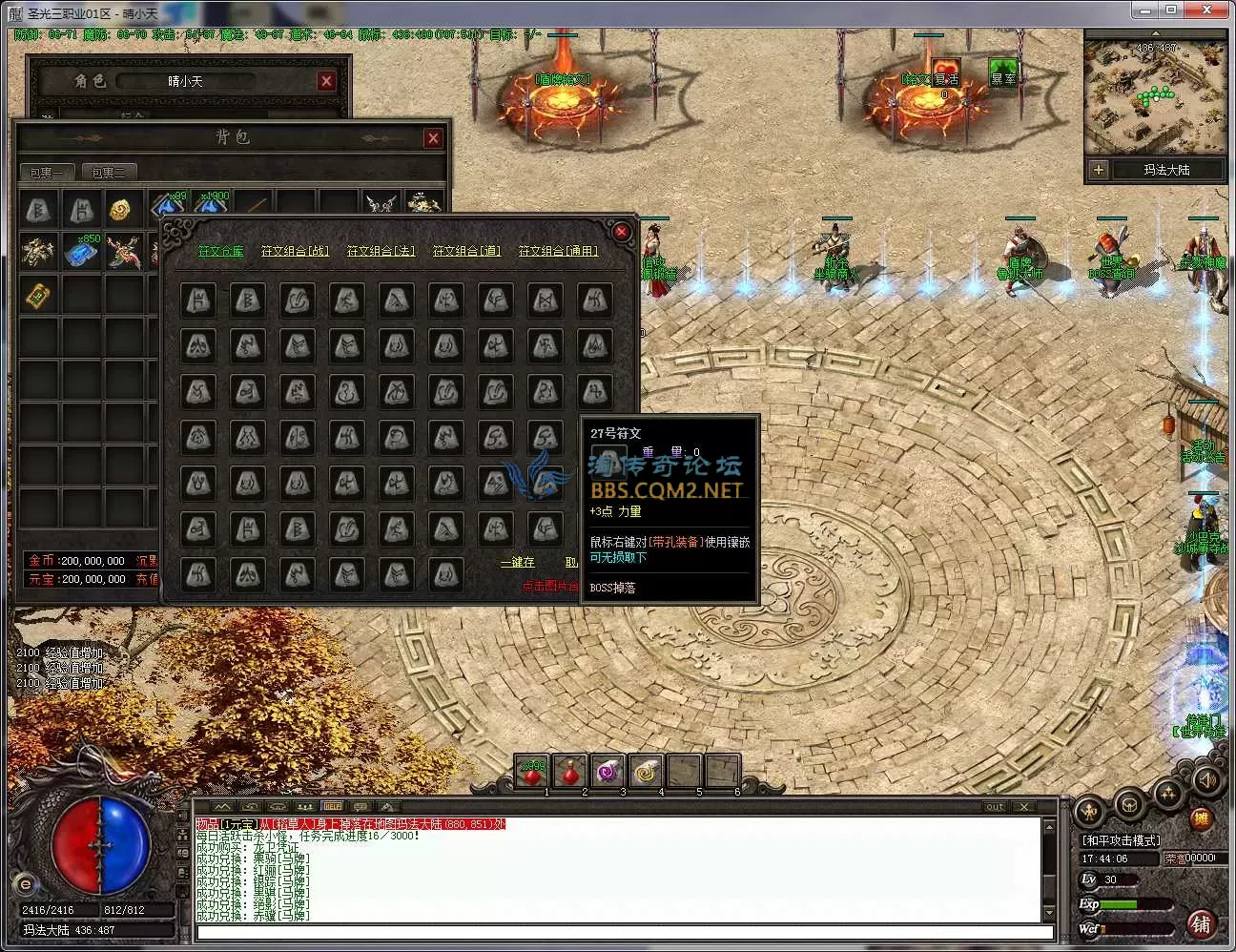Open the red 铺 shop button
Screen dimensions: 1236x952
tap(1201, 923)
